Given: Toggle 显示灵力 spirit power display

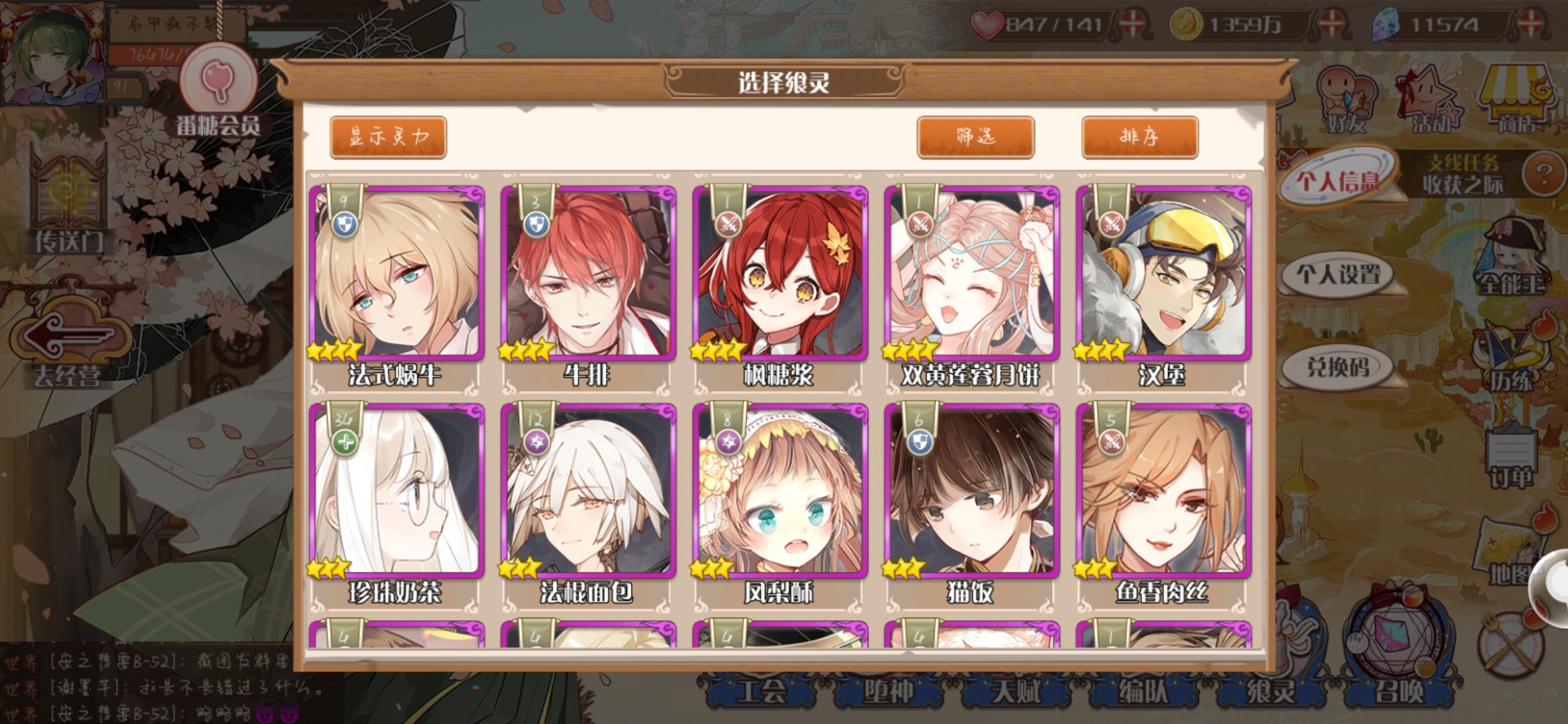Looking at the screenshot, I should (x=387, y=134).
